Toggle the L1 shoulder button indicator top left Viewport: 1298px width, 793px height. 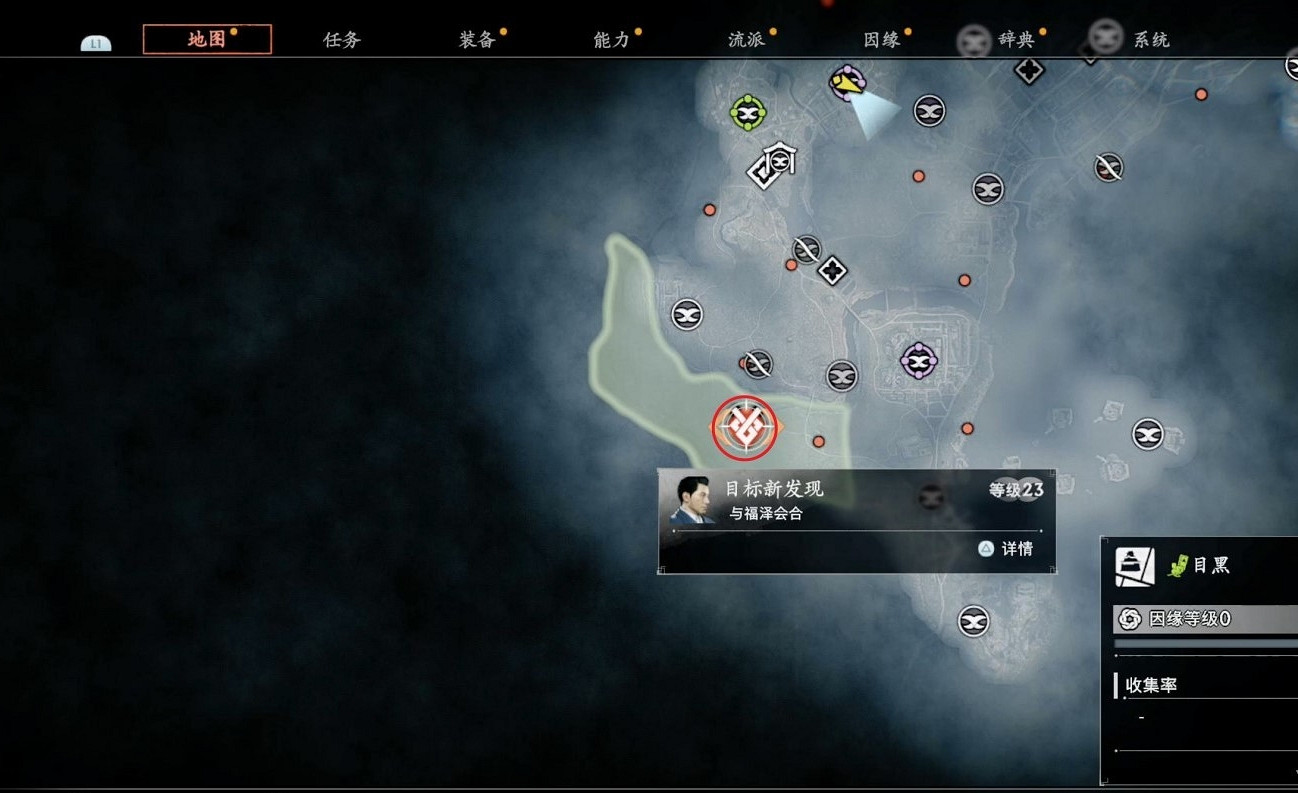pyautogui.click(x=95, y=42)
